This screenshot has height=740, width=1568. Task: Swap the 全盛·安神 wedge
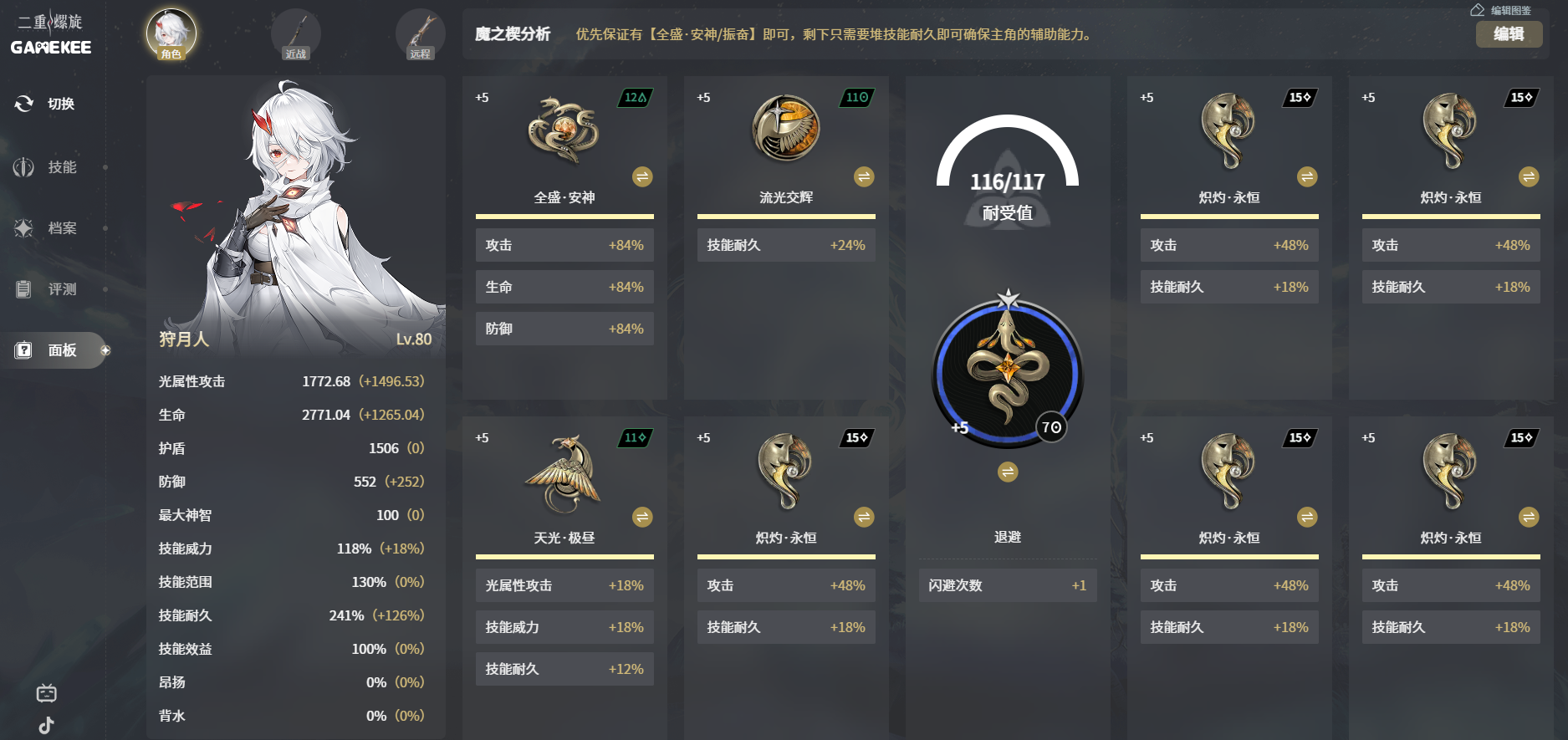pos(642,176)
